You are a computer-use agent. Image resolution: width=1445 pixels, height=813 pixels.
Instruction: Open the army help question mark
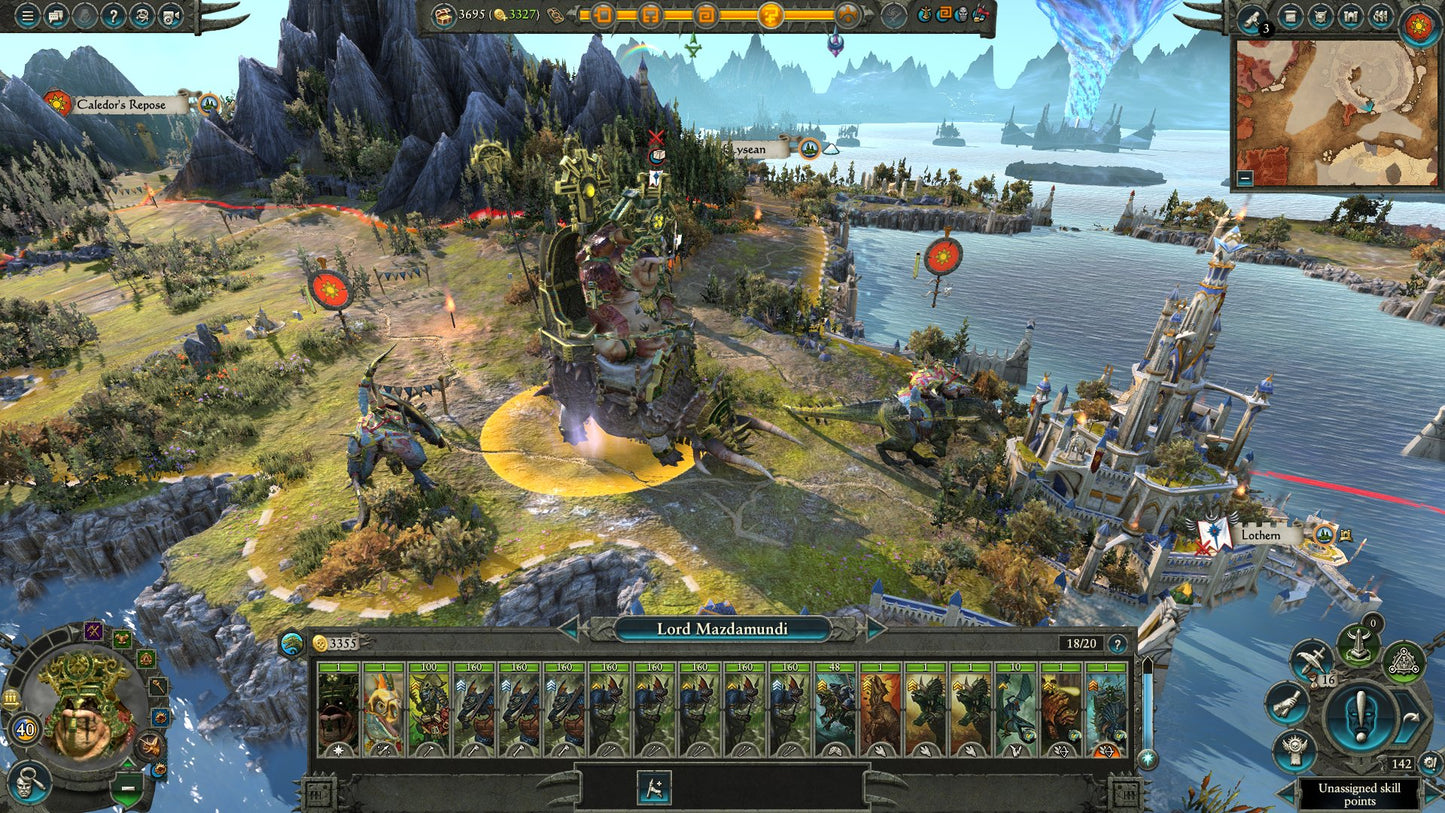[x=1117, y=645]
